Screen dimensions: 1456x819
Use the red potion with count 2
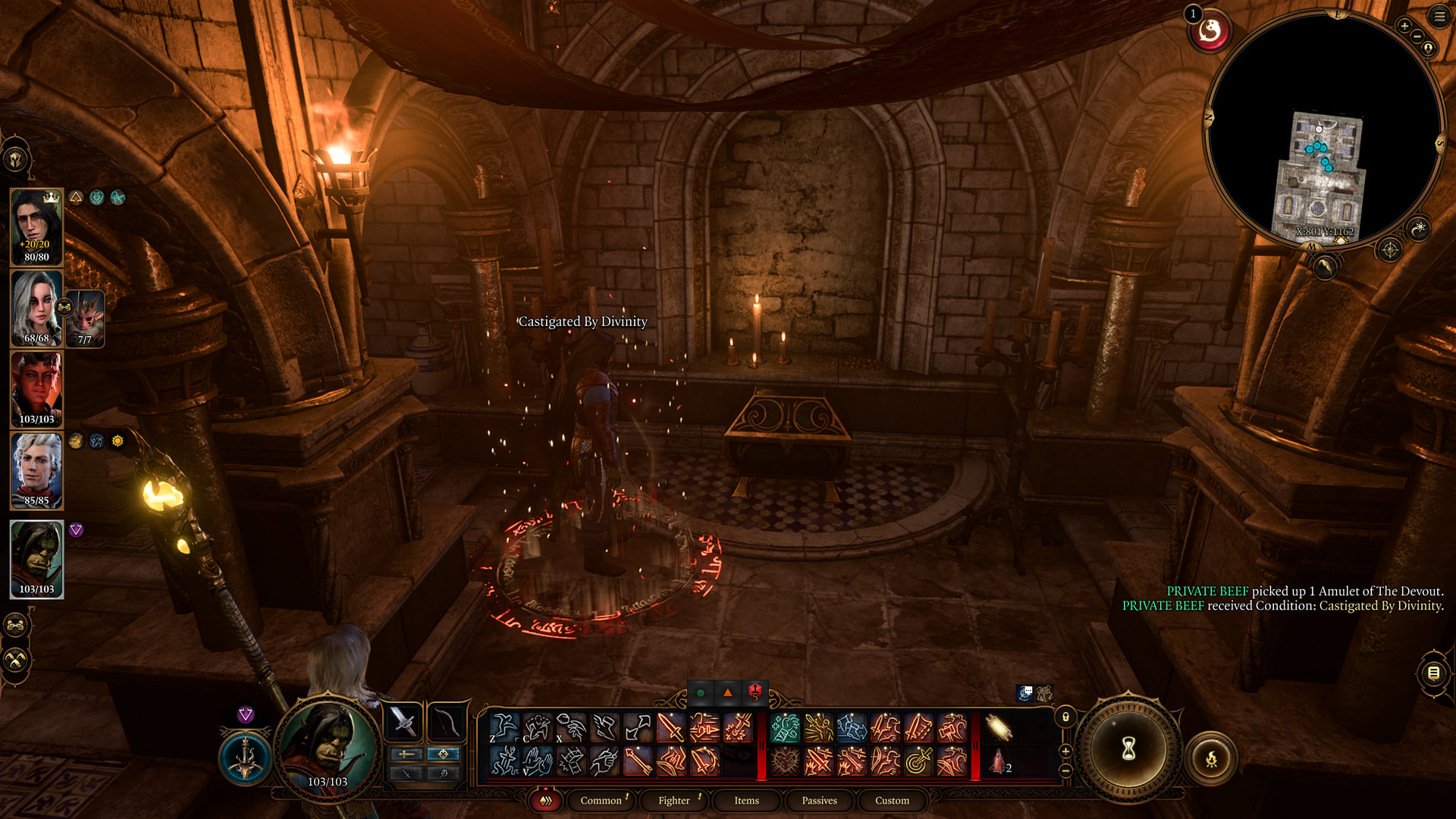pos(999,761)
